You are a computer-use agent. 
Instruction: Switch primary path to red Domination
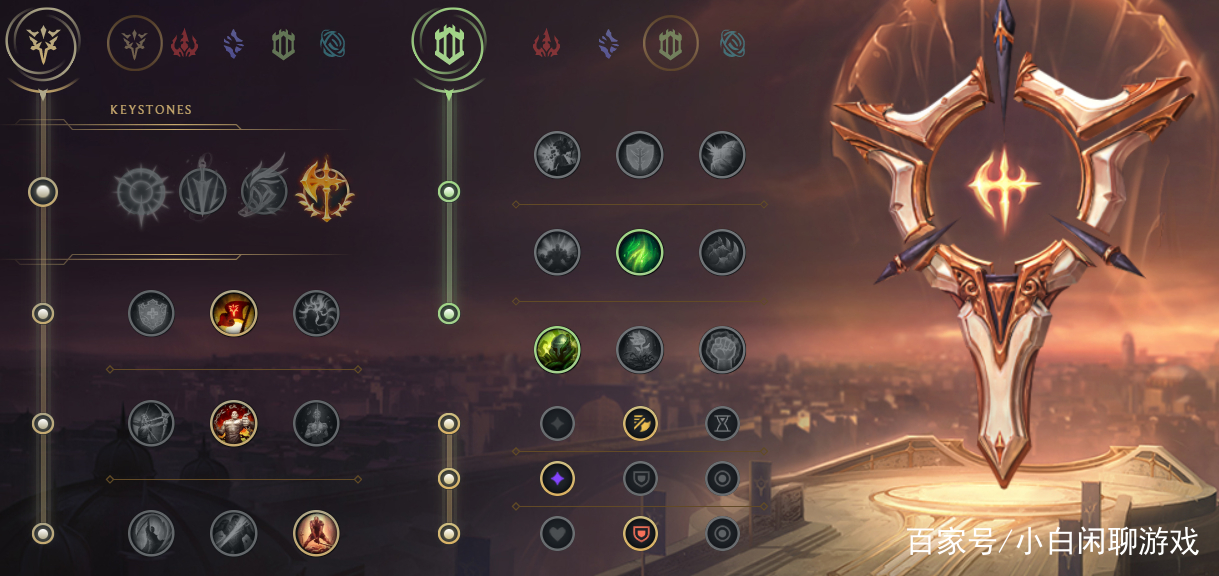click(185, 44)
